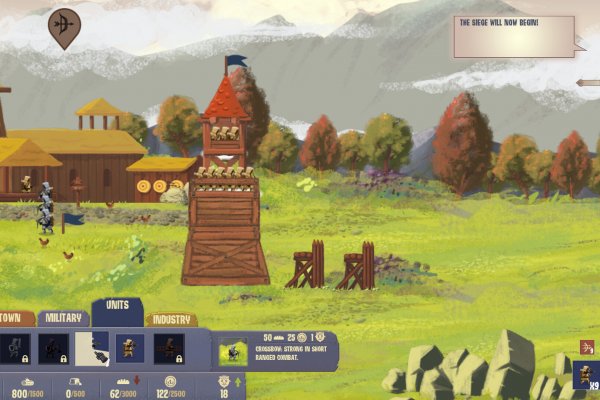Screen dimensions: 600x400
Task: Switch to the Town tab
Action: click(14, 319)
